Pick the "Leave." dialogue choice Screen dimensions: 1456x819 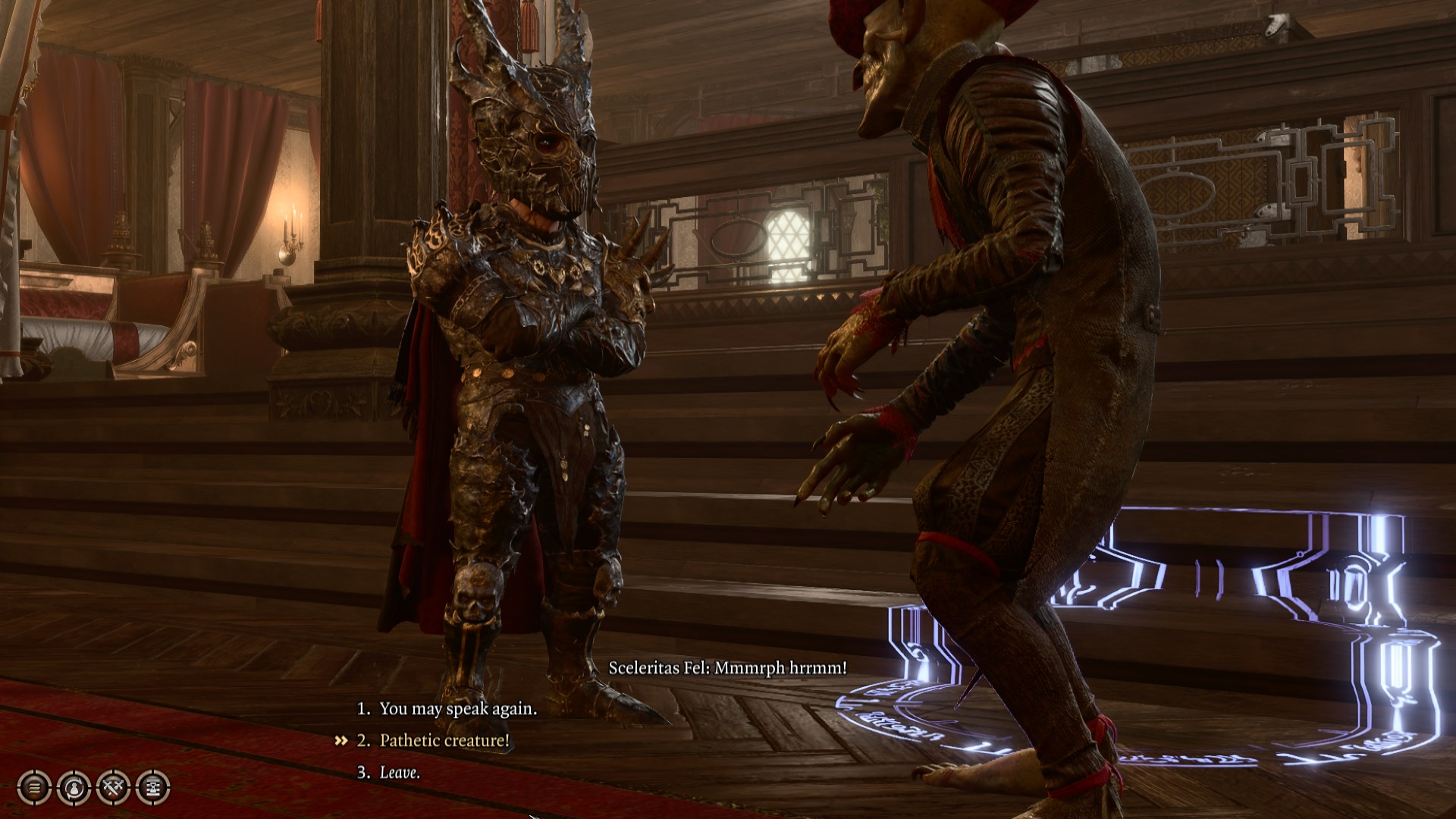coord(400,772)
